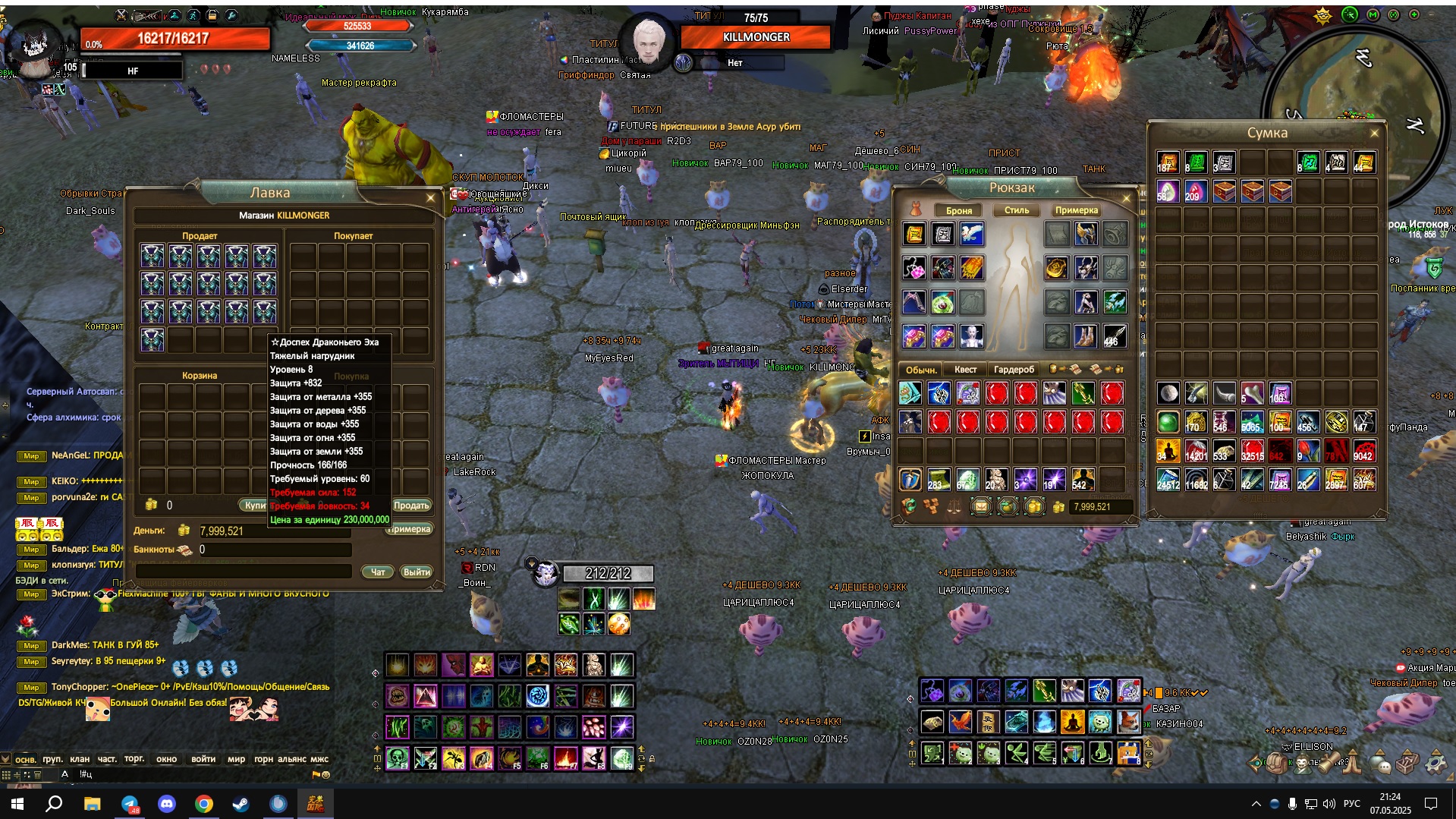
Task: Select the мир chat channel
Action: 236,759
